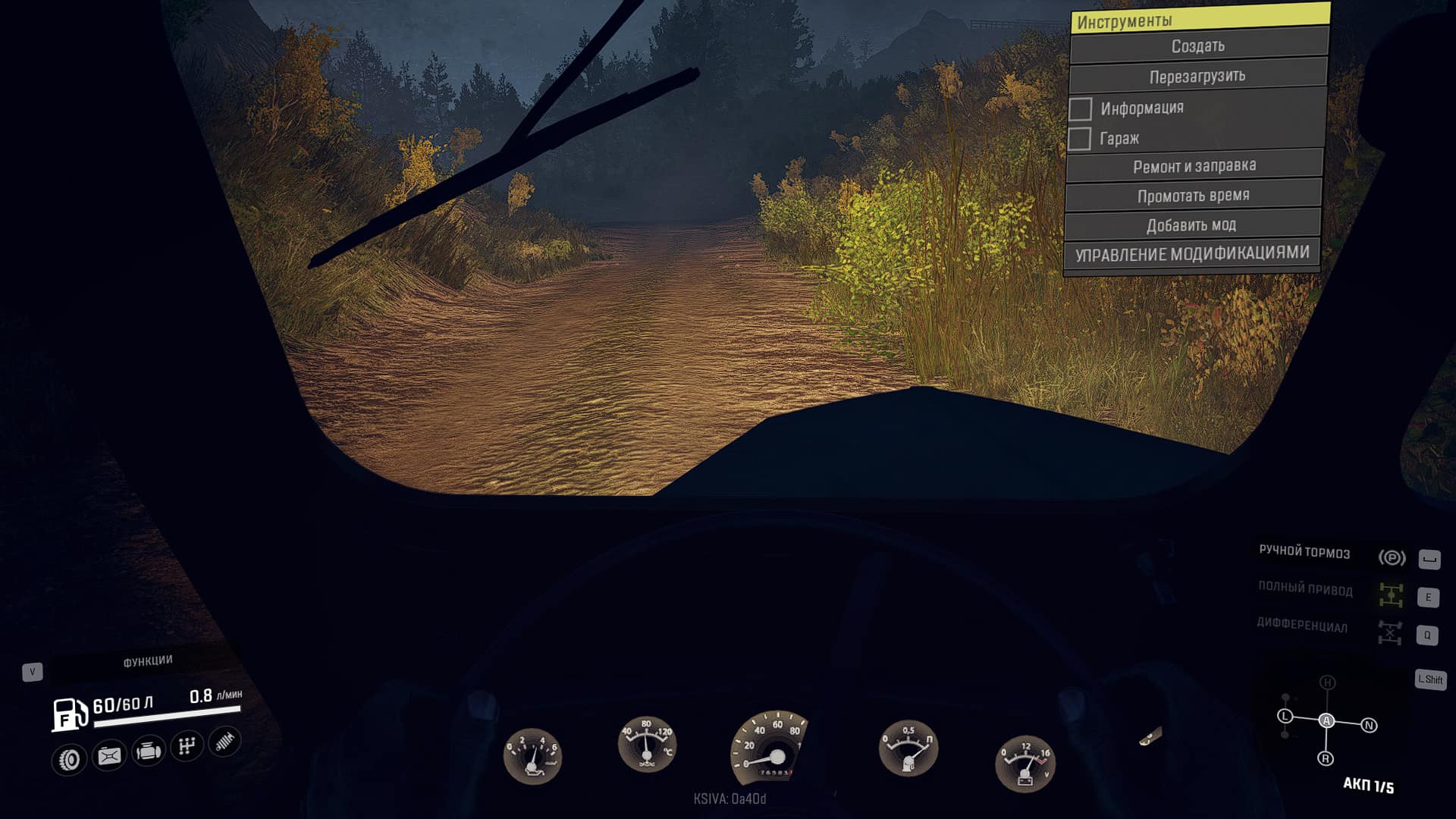Screen dimensions: 1456x819
Task: Open the Функции panel header
Action: (x=148, y=661)
